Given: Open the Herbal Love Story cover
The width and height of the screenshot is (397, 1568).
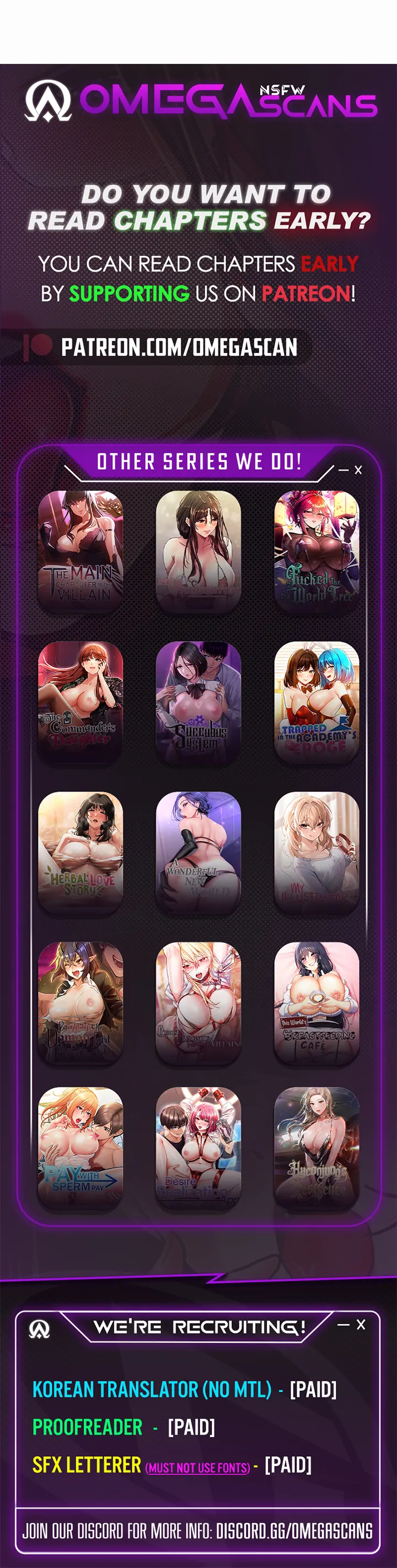Looking at the screenshot, I should [x=81, y=851].
